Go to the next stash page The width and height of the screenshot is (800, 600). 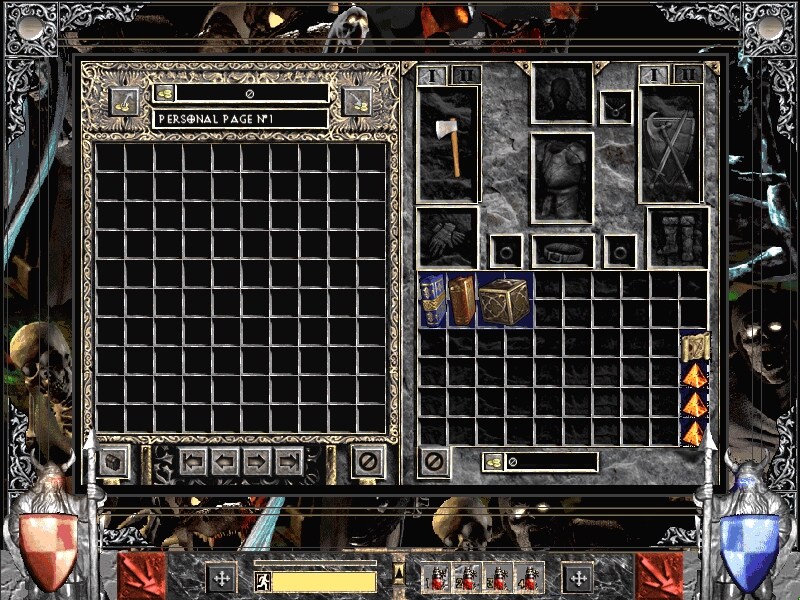(257, 461)
